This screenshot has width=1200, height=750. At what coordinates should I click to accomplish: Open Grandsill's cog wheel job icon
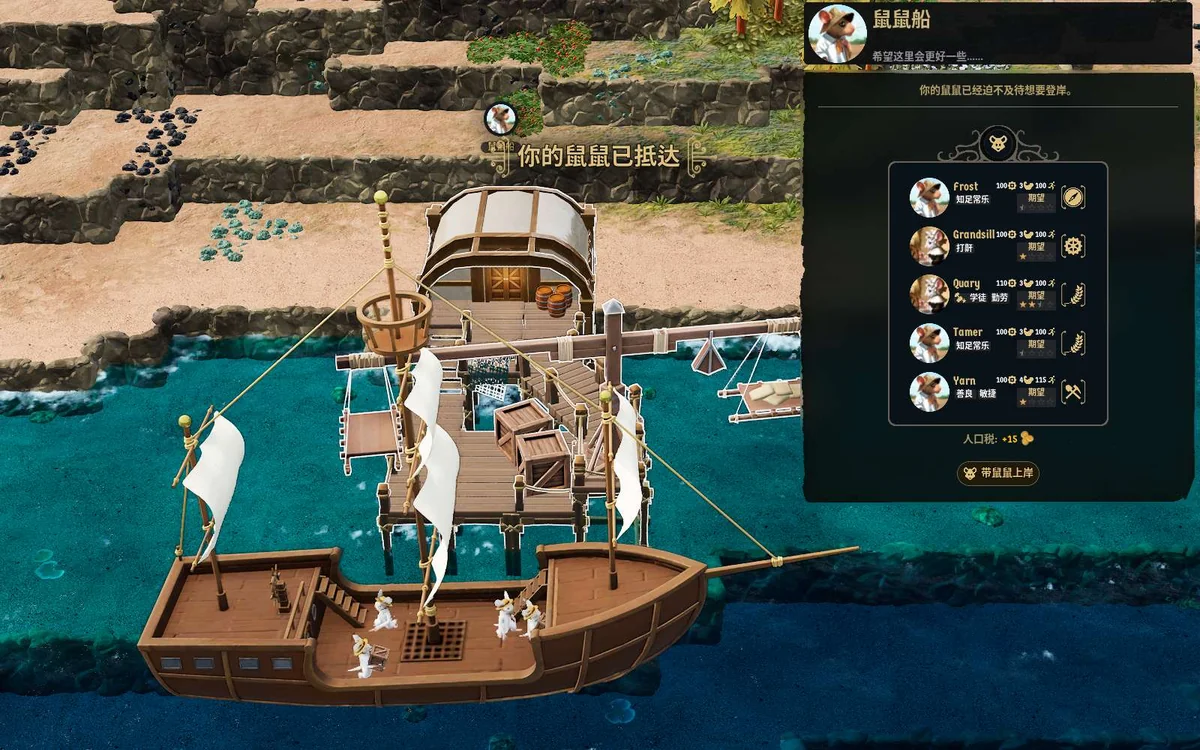1073,246
